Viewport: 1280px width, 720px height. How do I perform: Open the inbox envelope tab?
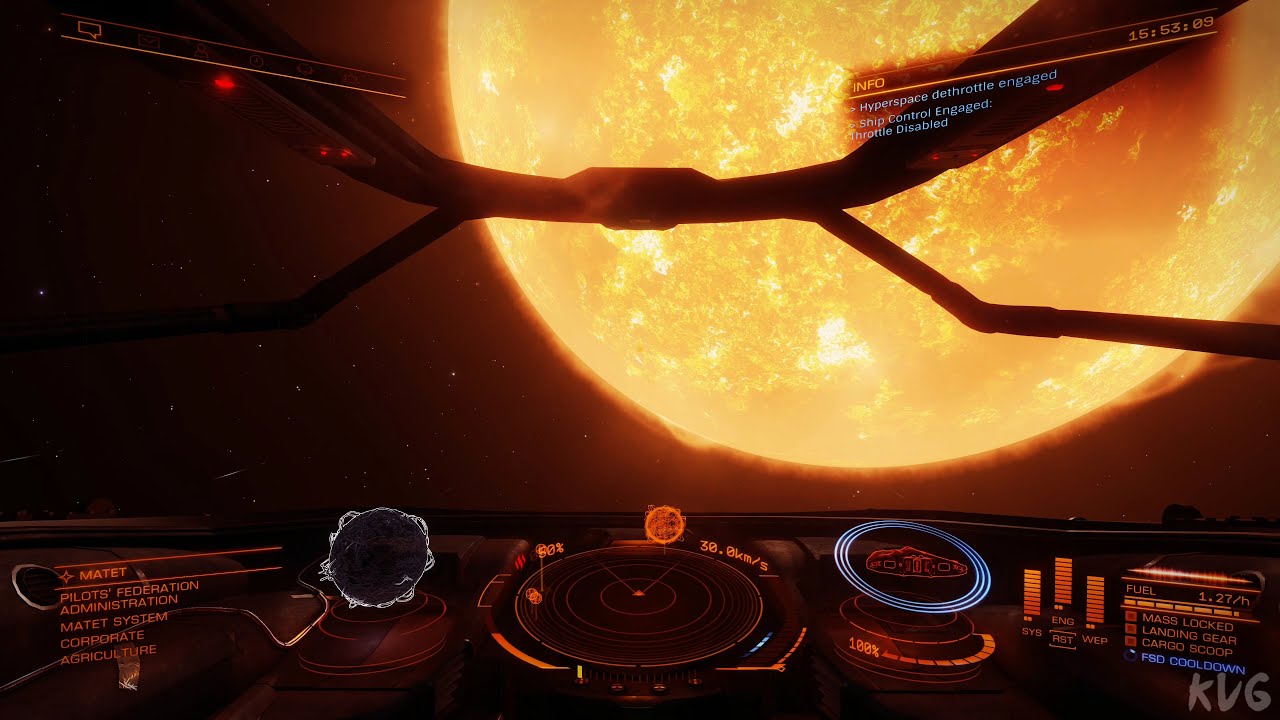[x=149, y=42]
